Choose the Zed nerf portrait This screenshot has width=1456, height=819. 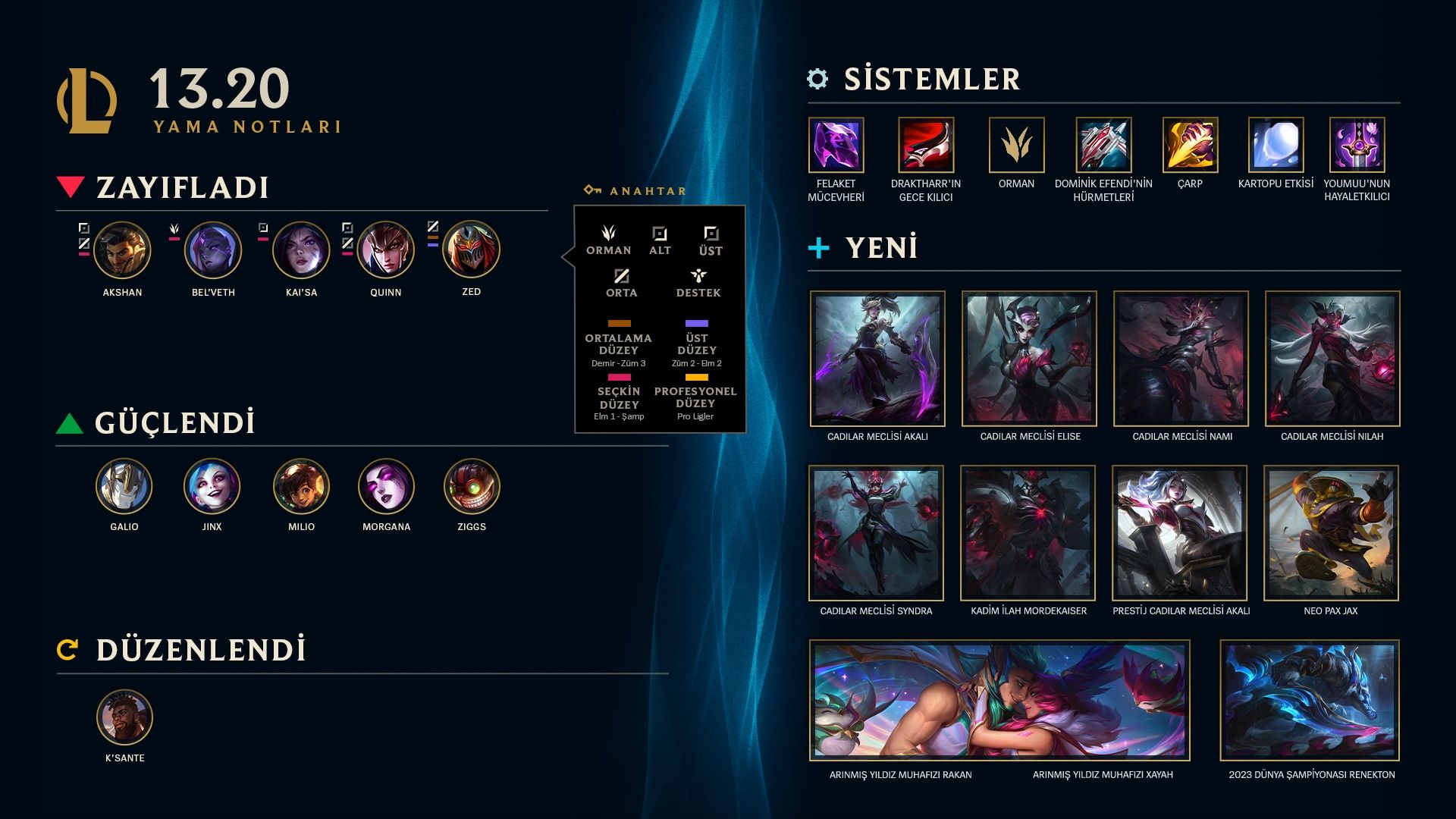pyautogui.click(x=471, y=249)
